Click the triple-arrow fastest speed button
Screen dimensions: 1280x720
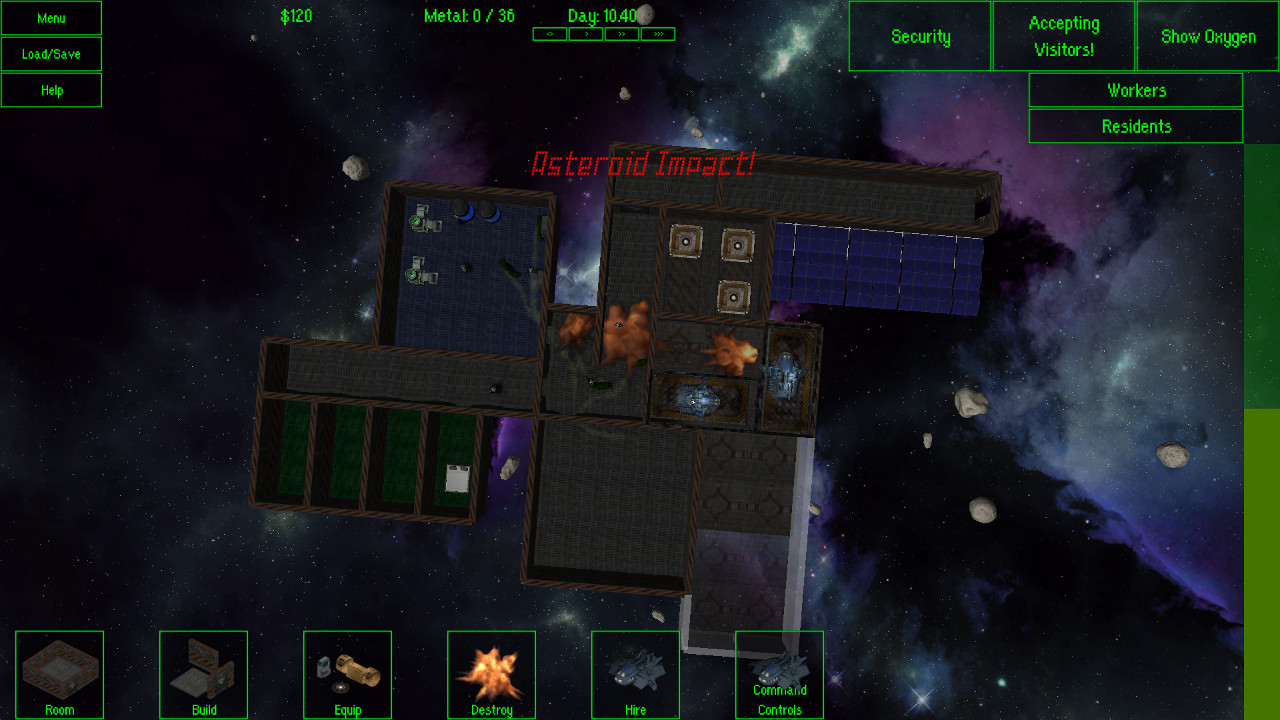[x=658, y=33]
